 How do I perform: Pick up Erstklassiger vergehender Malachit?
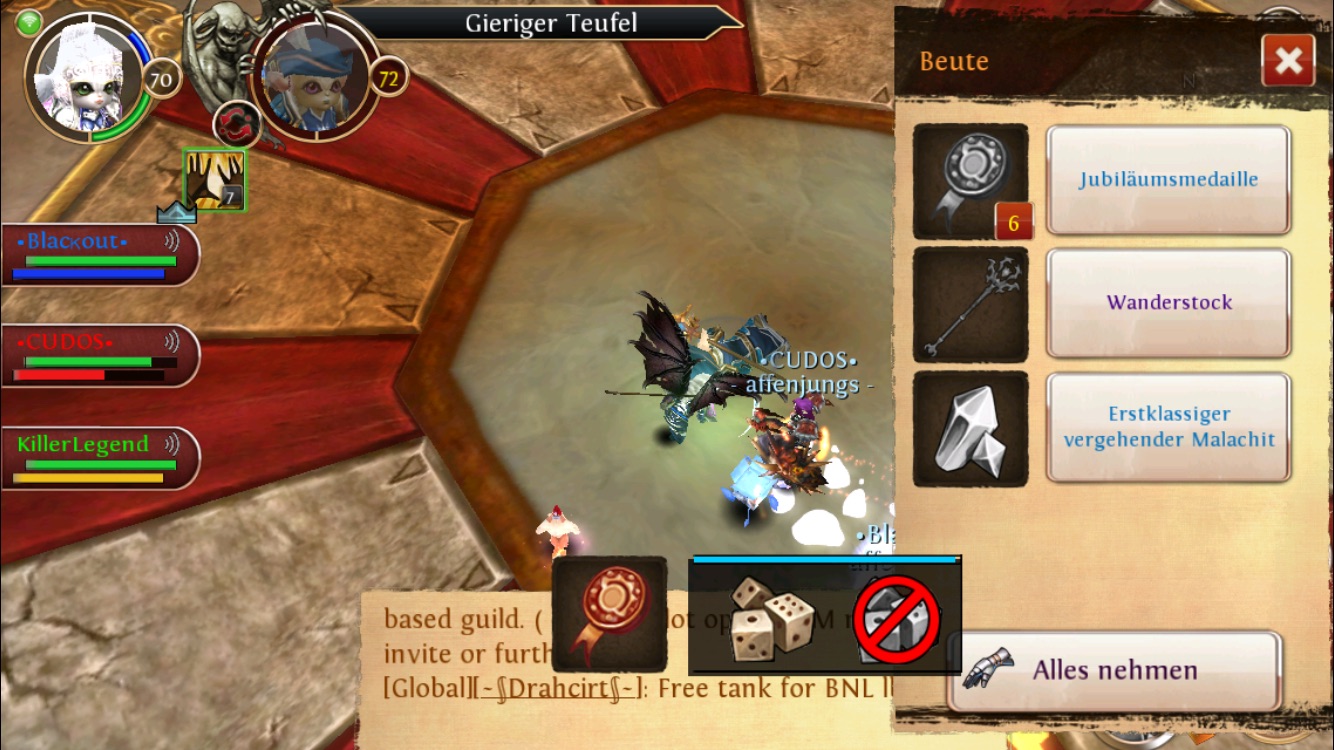coord(1168,427)
